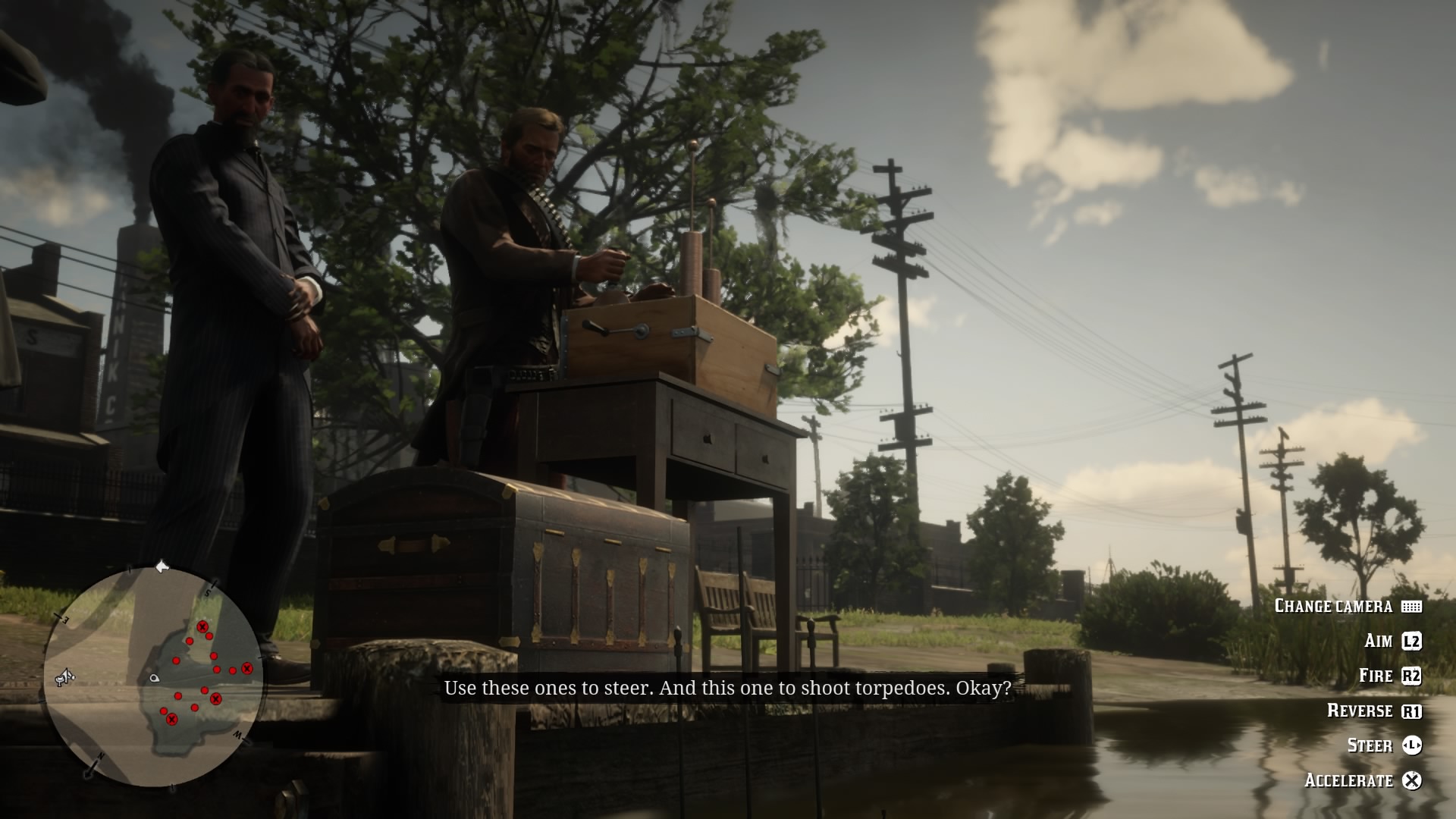Click the 'Accelerate' label text

click(1348, 780)
